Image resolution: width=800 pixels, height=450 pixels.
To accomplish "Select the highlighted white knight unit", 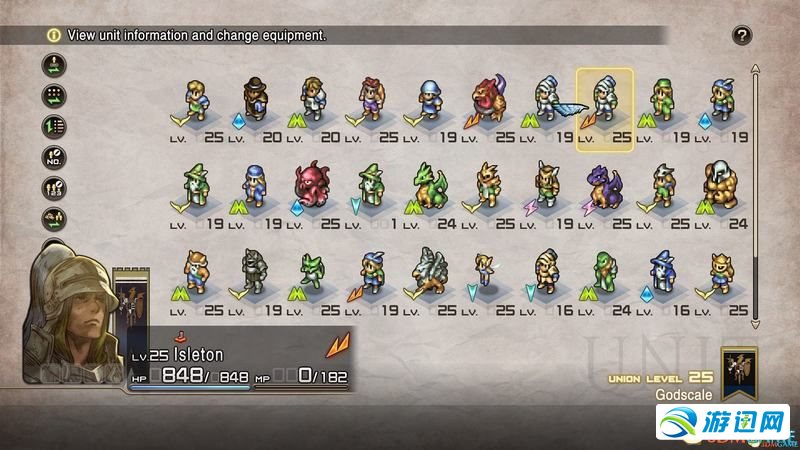I will tap(604, 100).
